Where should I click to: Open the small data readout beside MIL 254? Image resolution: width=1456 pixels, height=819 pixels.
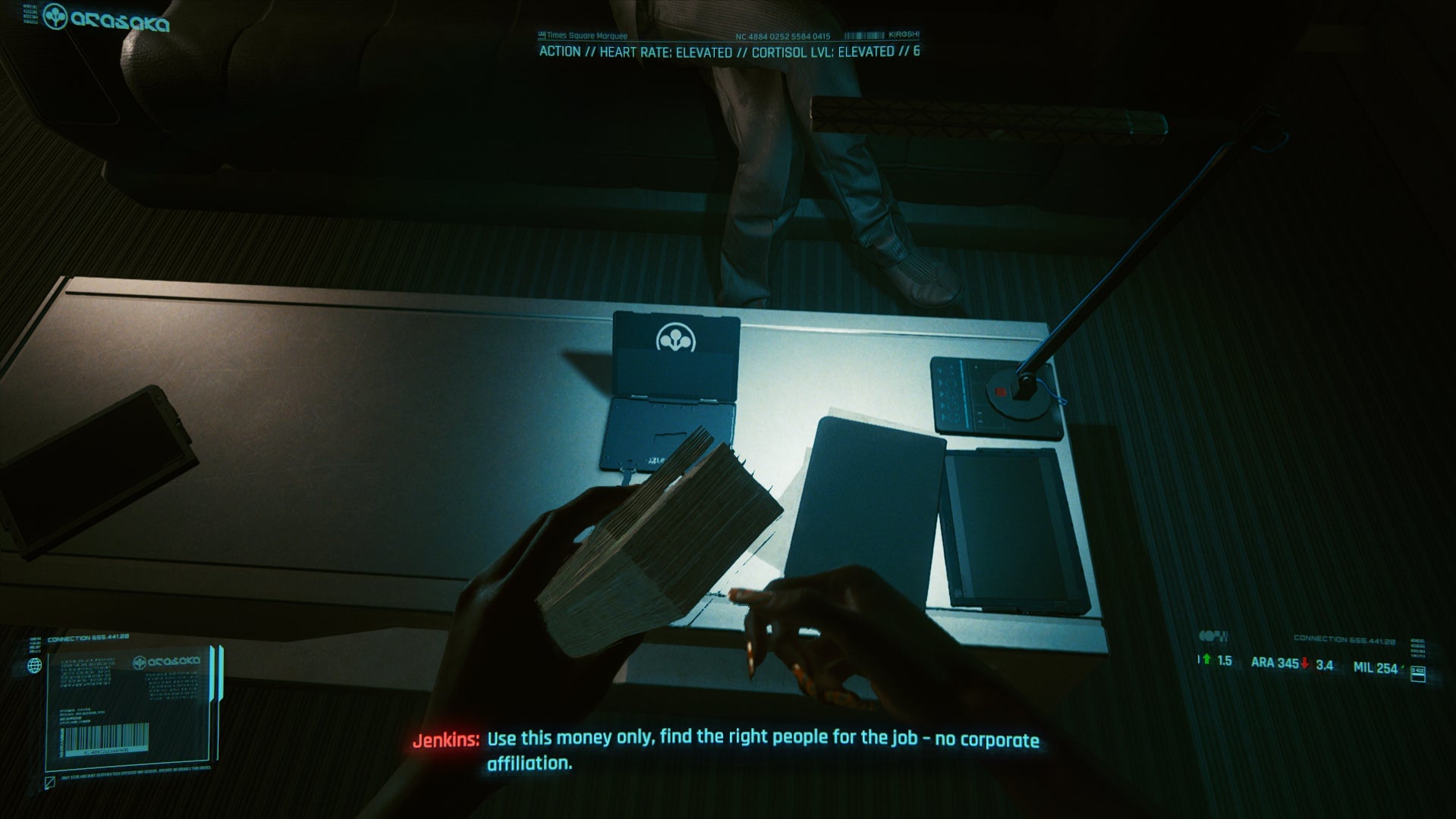pos(1417,672)
